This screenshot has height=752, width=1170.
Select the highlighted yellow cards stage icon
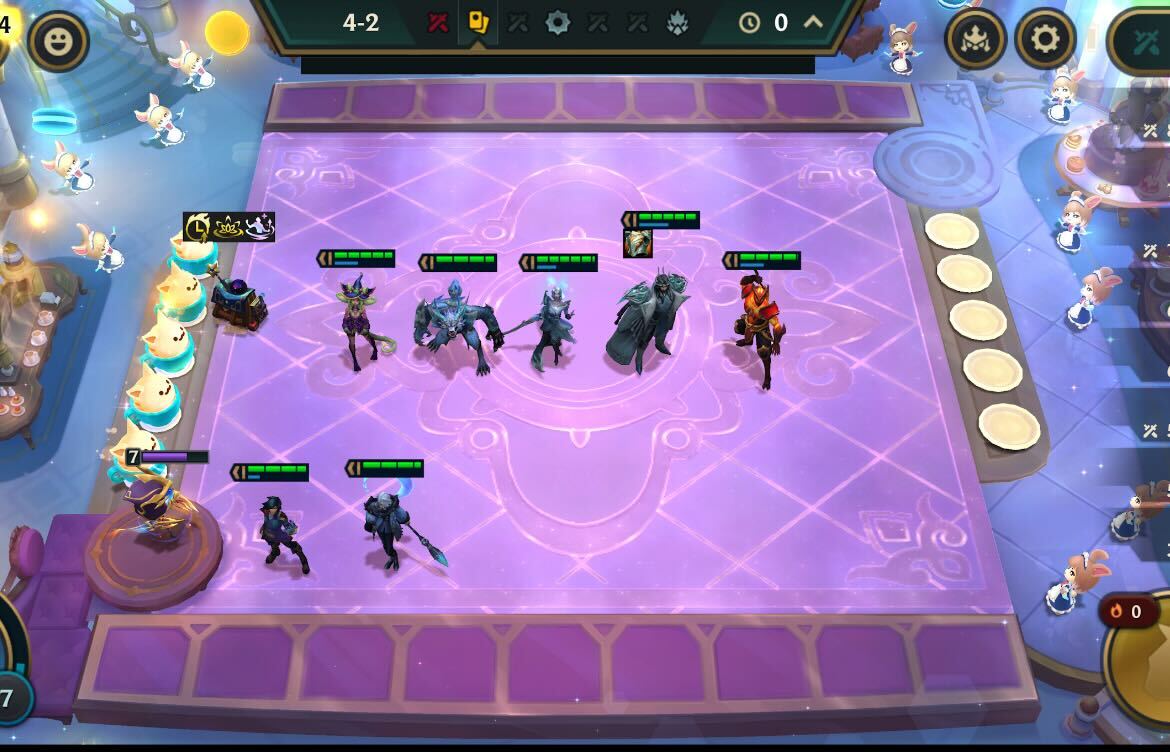tap(478, 22)
